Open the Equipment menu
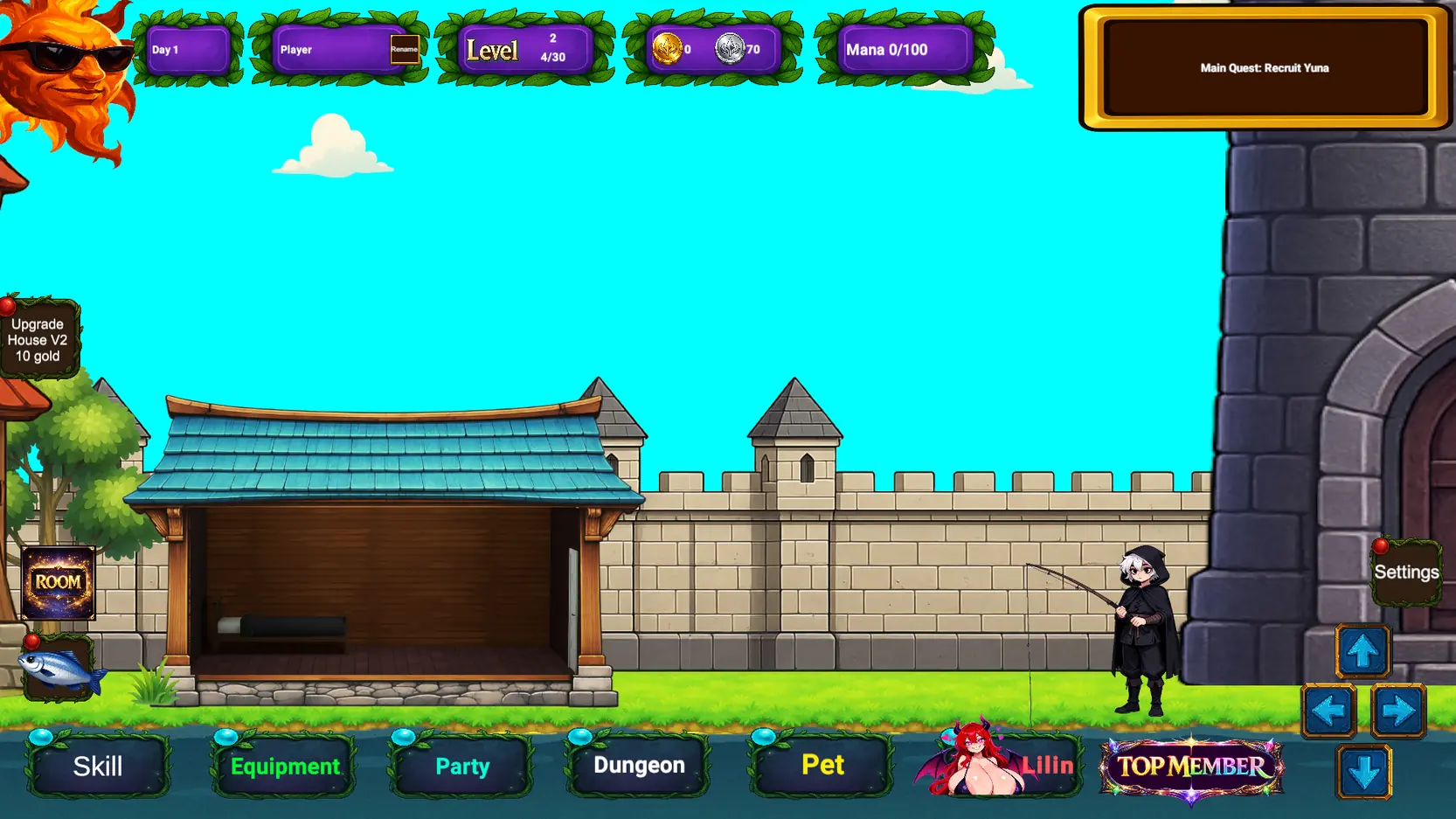The height and width of the screenshot is (819, 1456). (285, 767)
